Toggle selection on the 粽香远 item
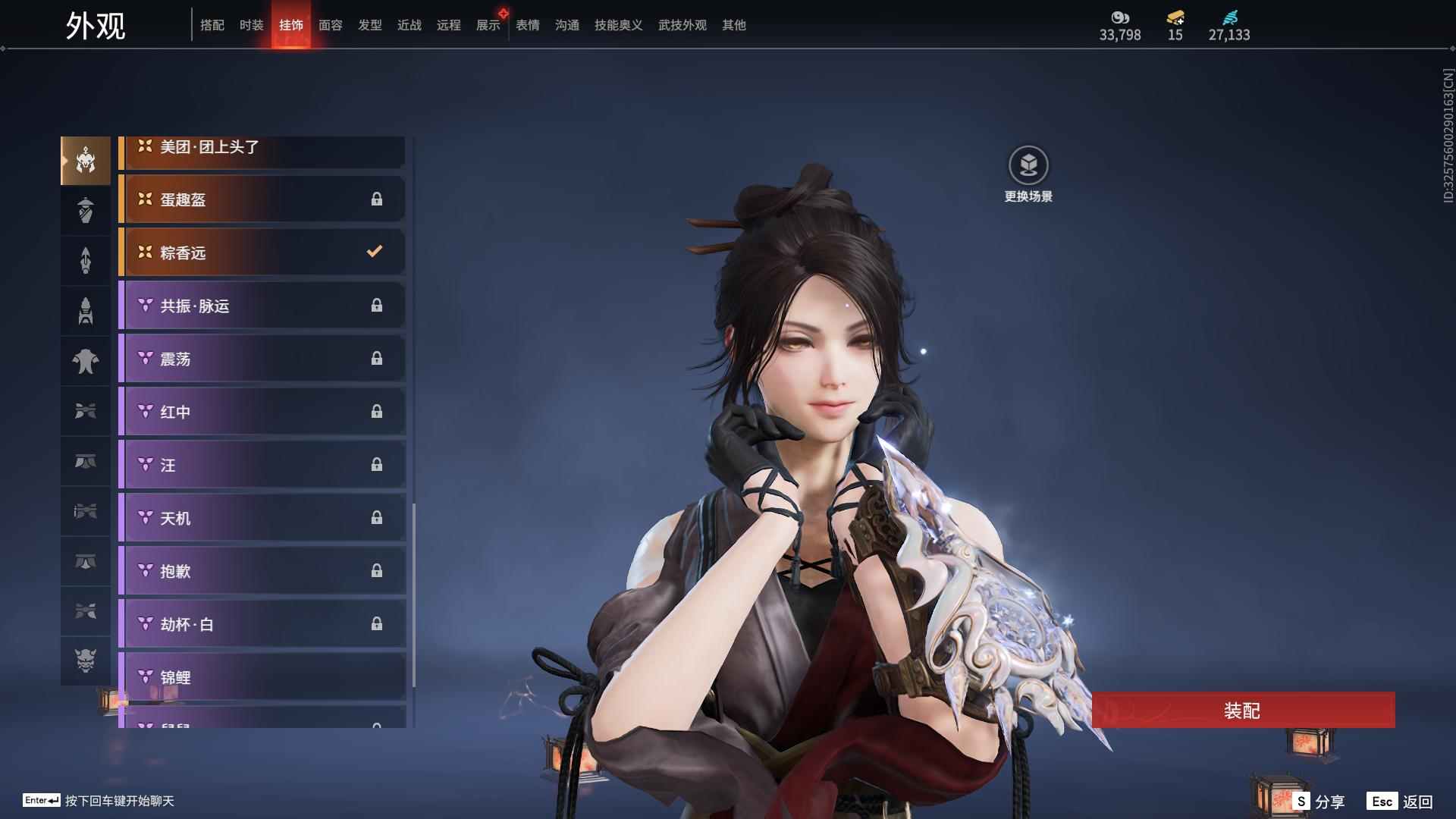Screen dimensions: 1456x819 click(262, 253)
